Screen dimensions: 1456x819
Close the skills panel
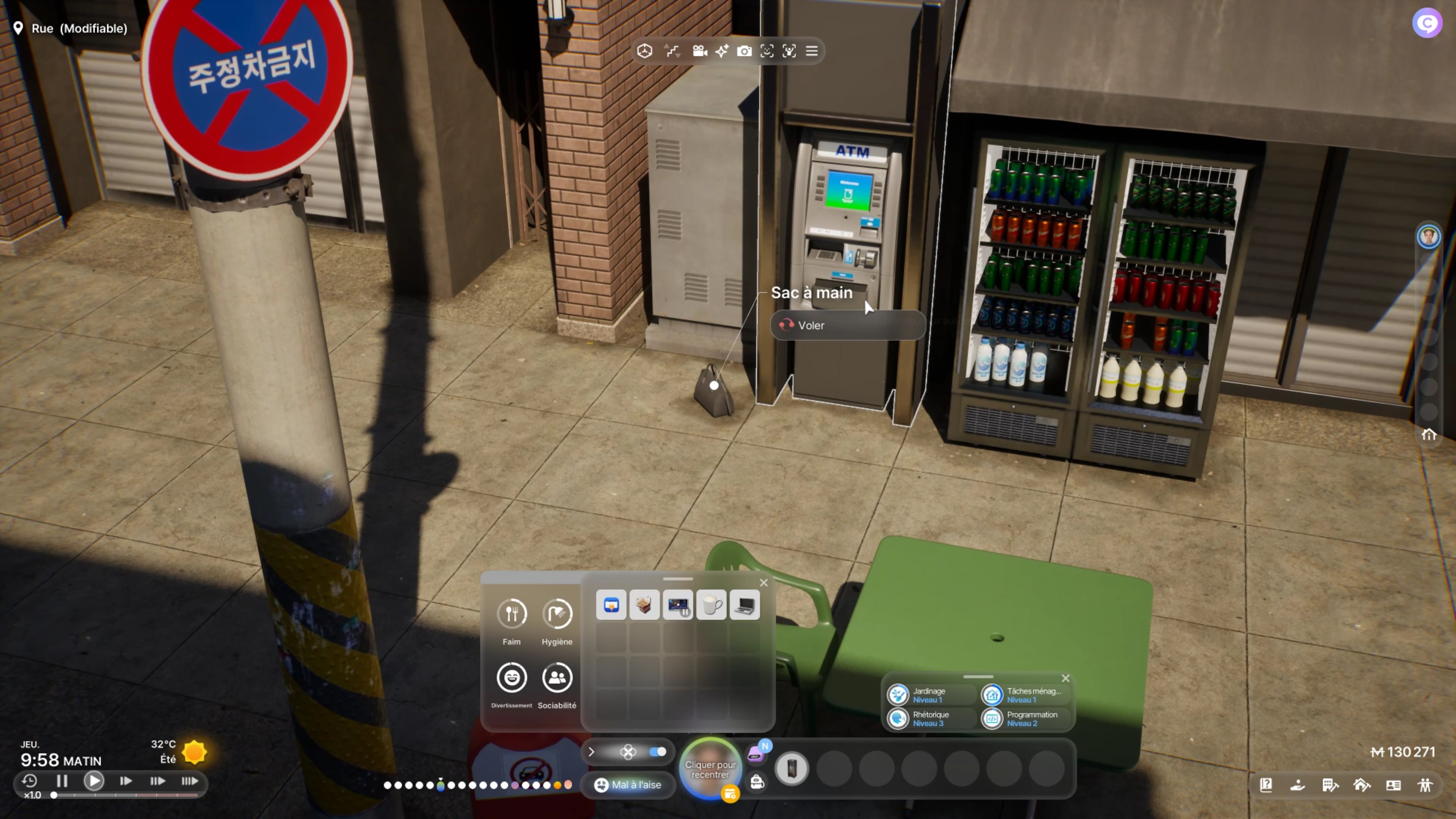1065,678
